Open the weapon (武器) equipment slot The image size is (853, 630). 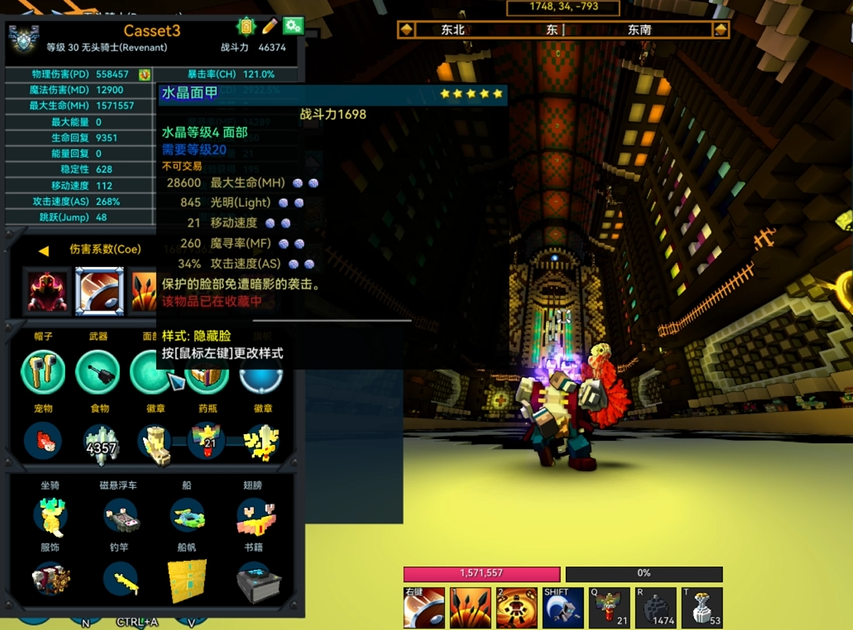pos(99,373)
